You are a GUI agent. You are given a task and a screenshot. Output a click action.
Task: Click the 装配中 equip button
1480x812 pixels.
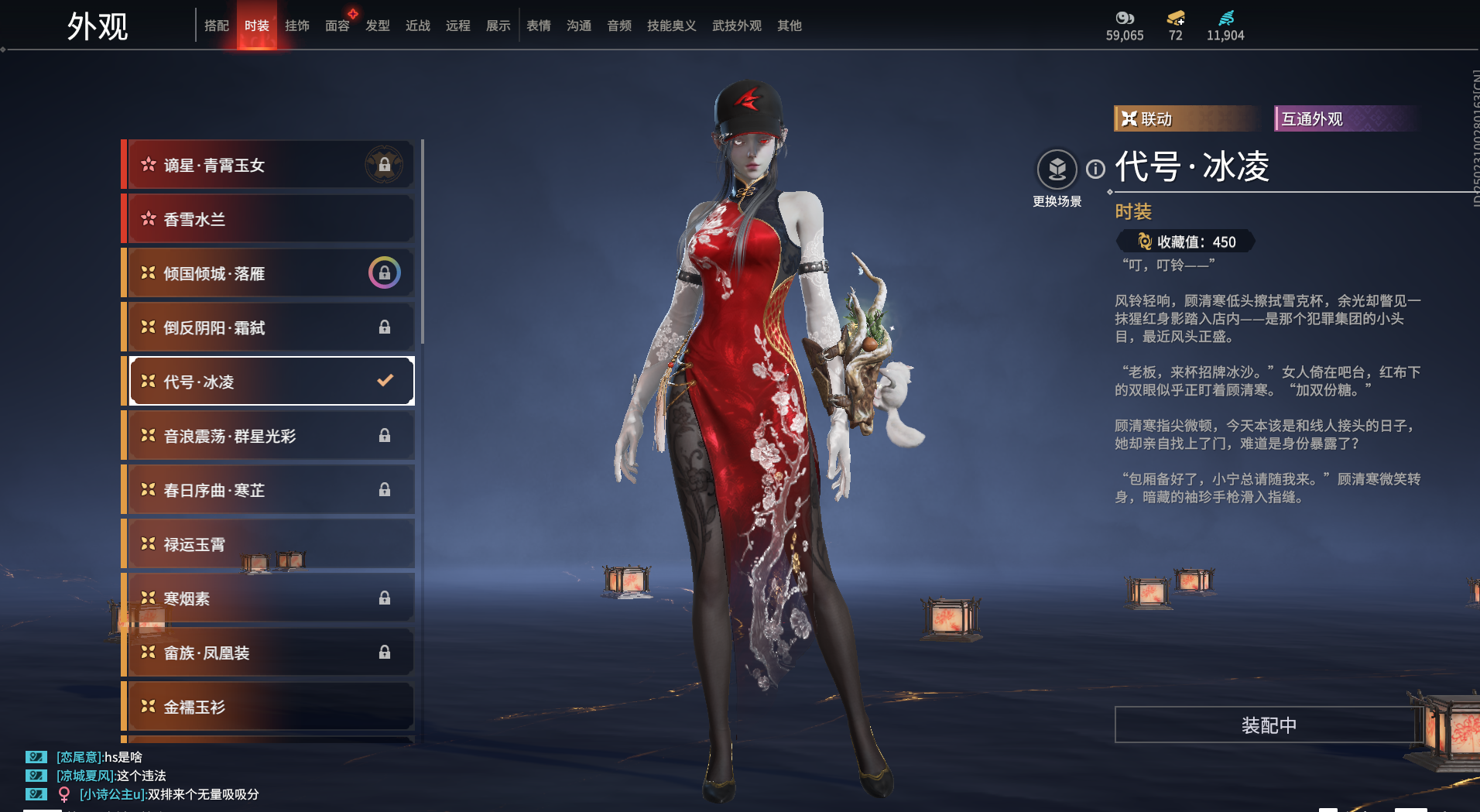1268,725
